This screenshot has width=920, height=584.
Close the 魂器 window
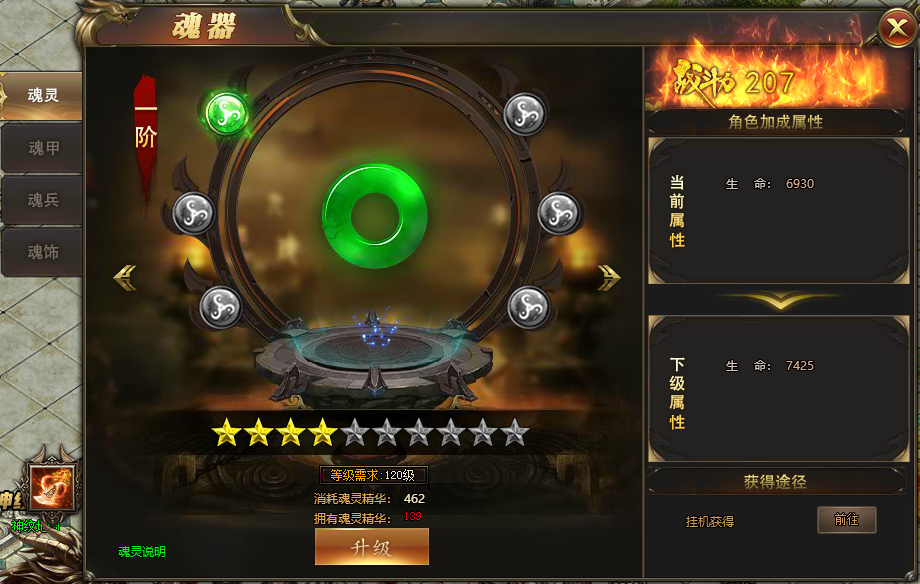point(895,28)
